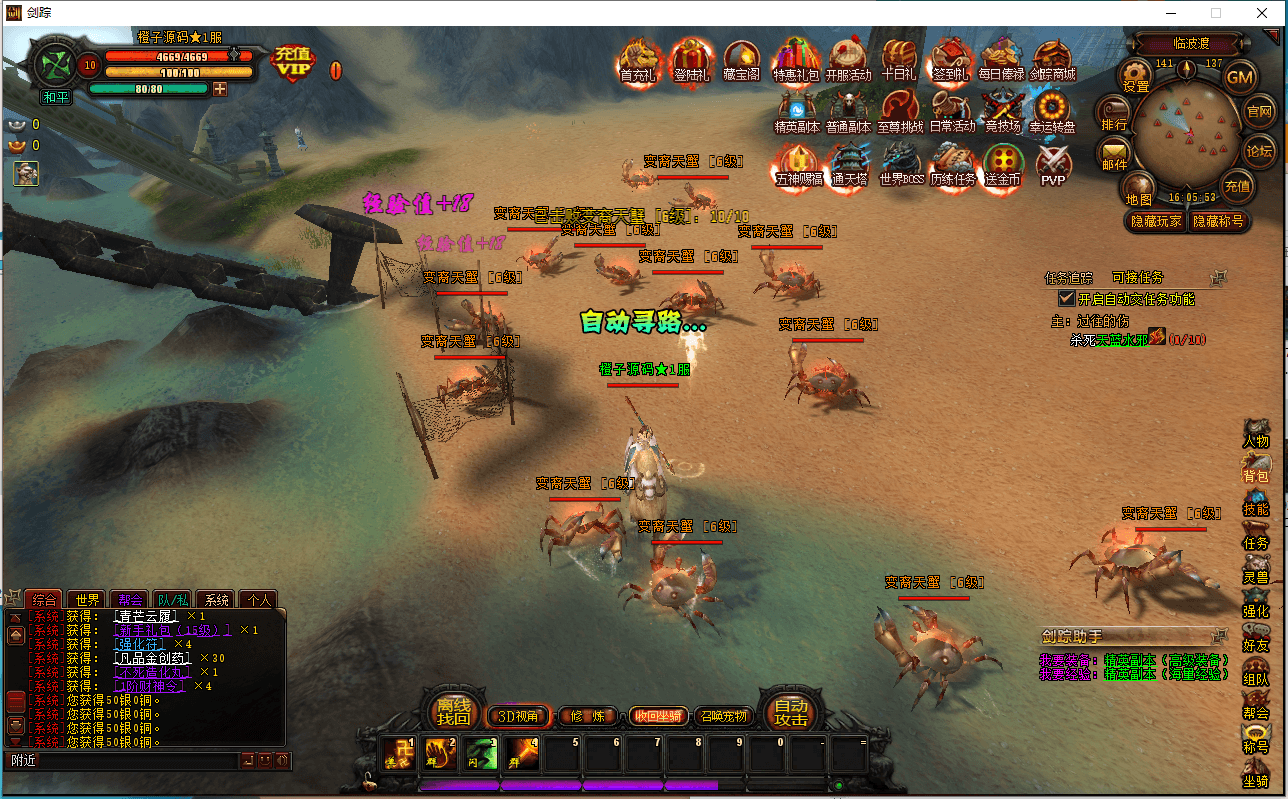Open the 世界BOSS event icon
The width and height of the screenshot is (1288, 799).
pyautogui.click(x=900, y=165)
